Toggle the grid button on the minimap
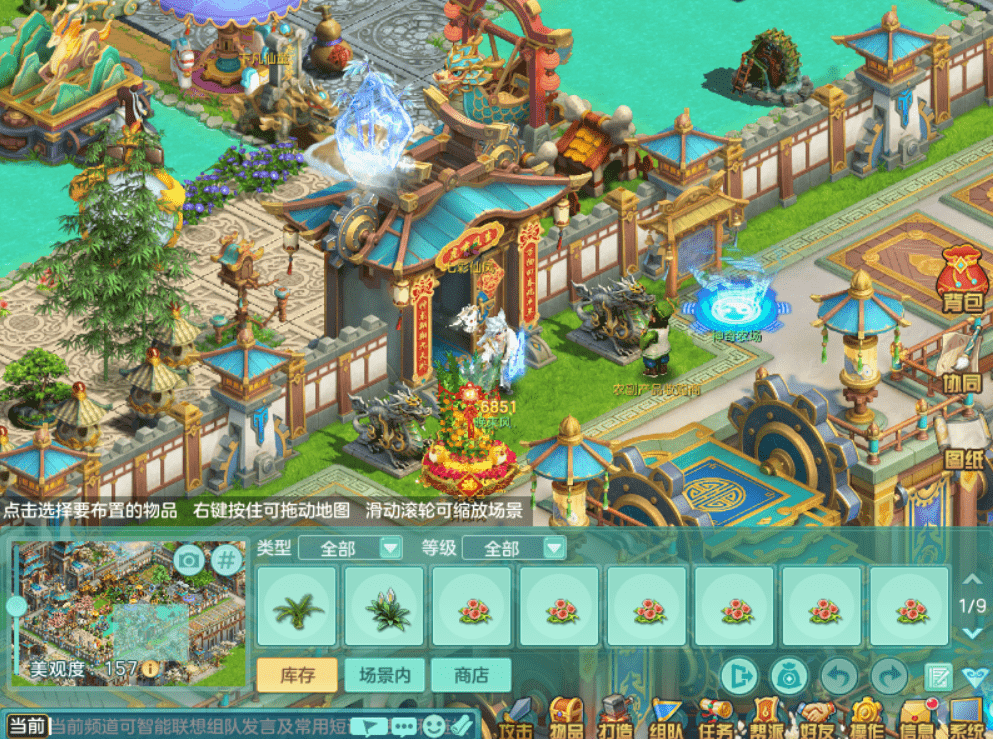This screenshot has height=739, width=993. pyautogui.click(x=227, y=560)
